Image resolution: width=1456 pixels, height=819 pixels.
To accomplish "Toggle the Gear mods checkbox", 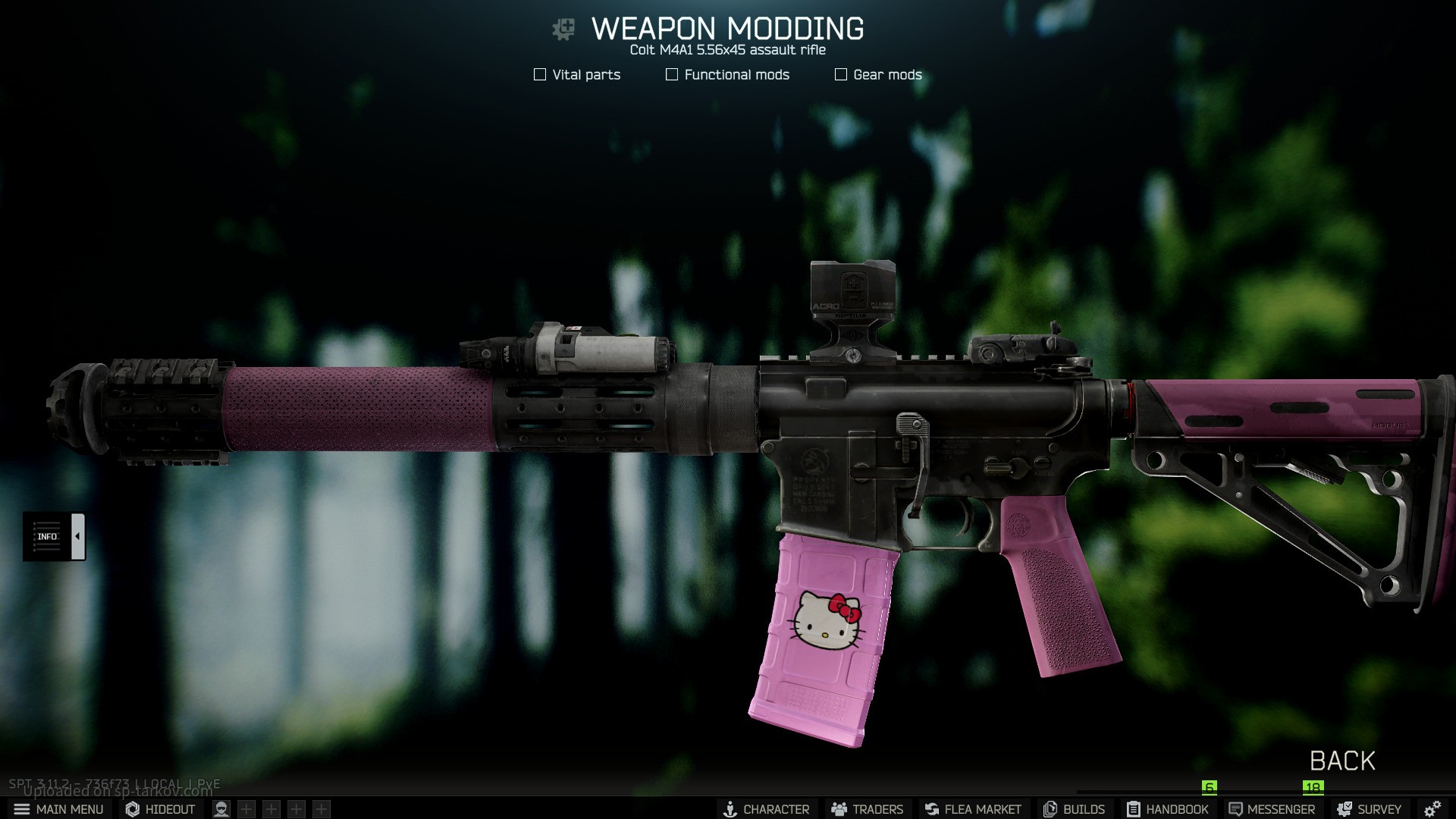I will 841,74.
